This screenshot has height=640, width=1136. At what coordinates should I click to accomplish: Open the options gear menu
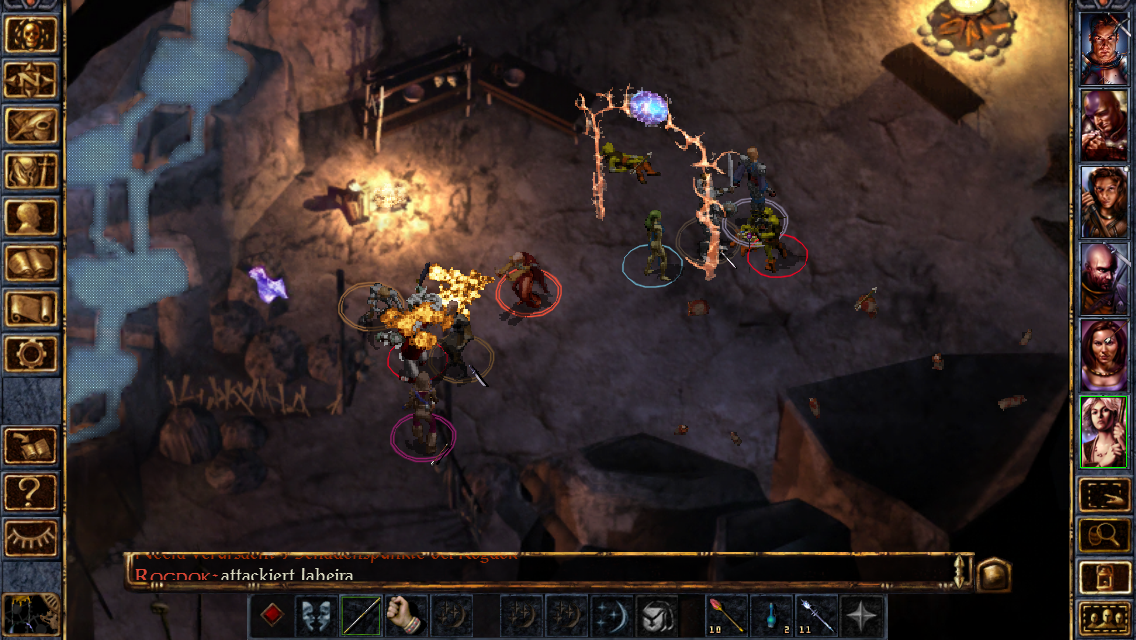tap(31, 354)
